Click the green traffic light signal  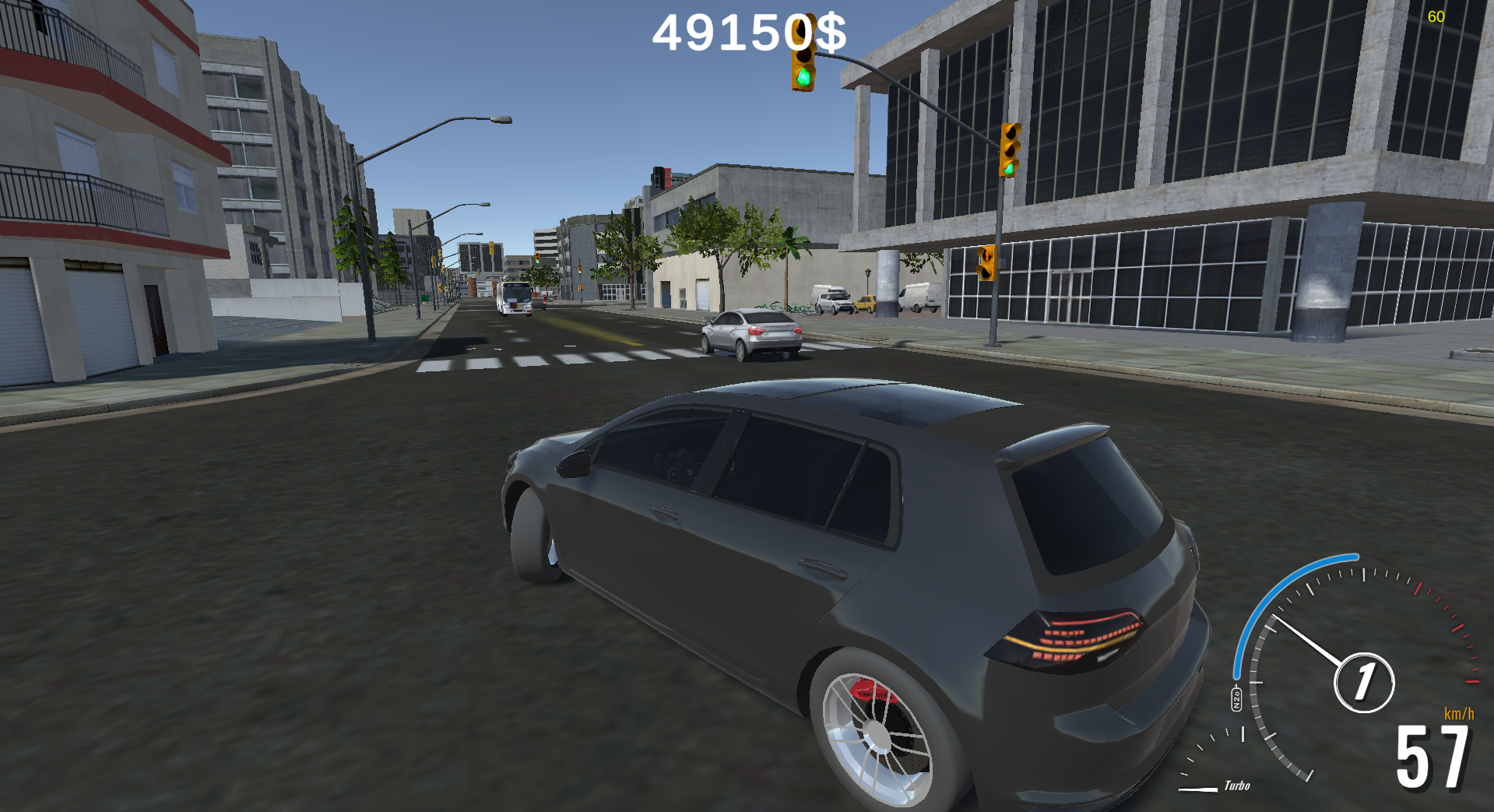[x=803, y=76]
